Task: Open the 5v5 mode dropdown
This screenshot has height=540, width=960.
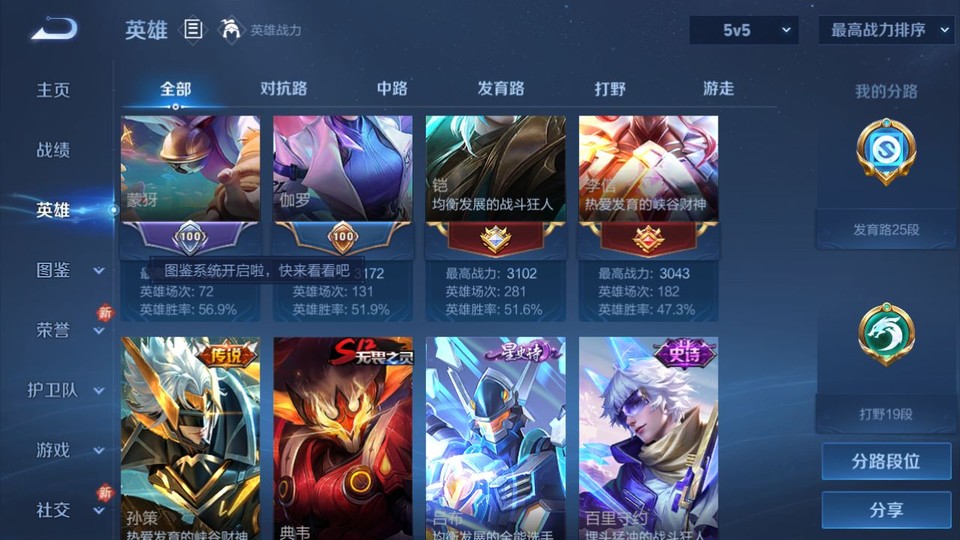Action: [x=744, y=31]
